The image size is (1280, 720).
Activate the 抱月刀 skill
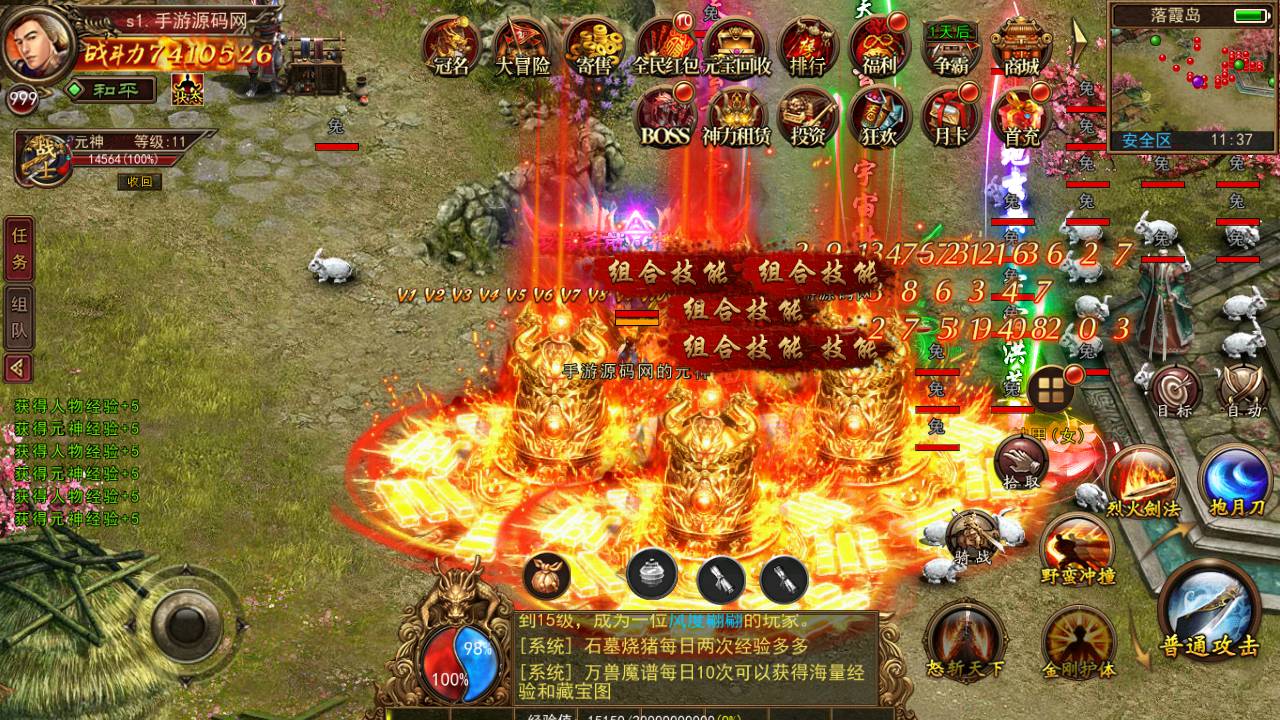point(1235,481)
